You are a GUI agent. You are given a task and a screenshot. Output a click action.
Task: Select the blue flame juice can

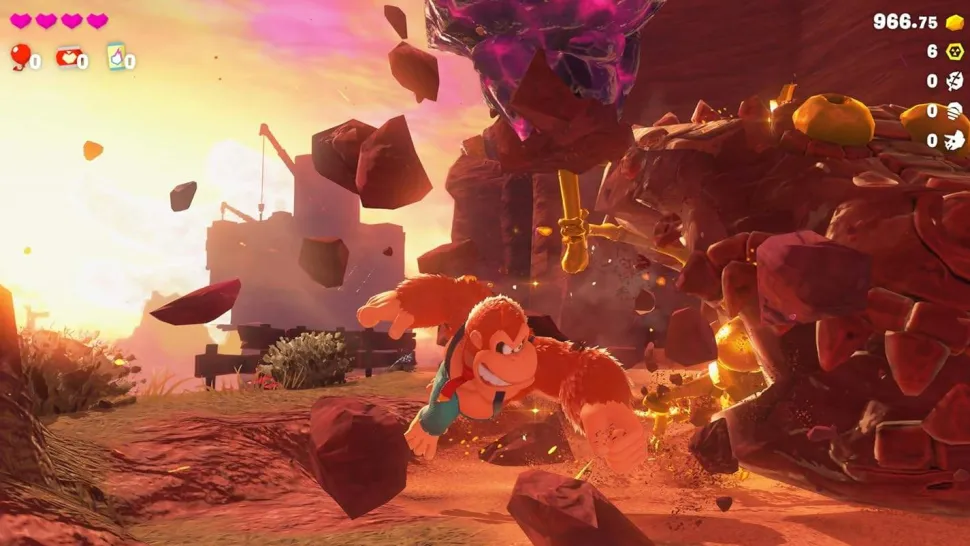(x=116, y=56)
